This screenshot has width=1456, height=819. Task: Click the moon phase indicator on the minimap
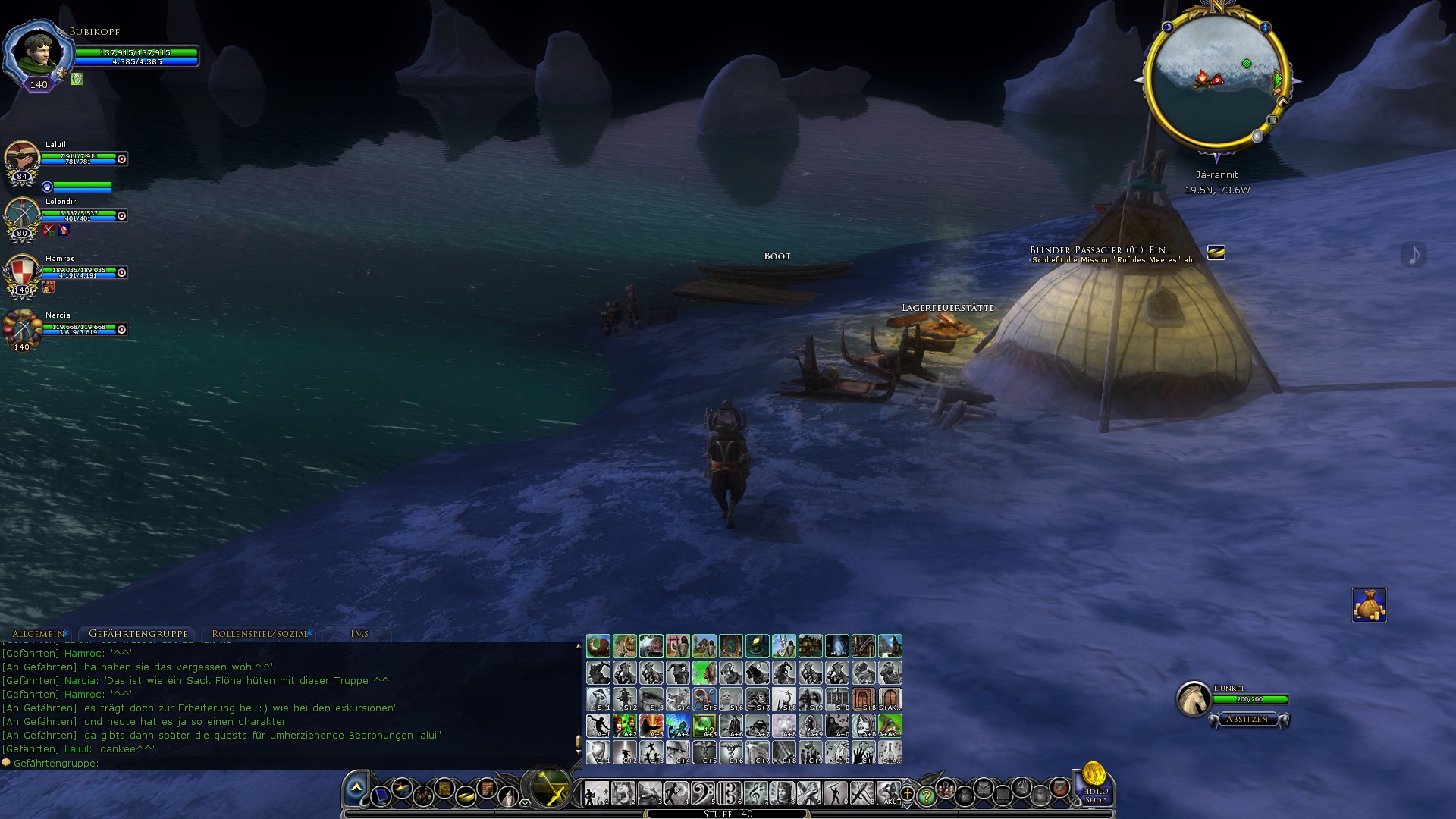point(1168,27)
